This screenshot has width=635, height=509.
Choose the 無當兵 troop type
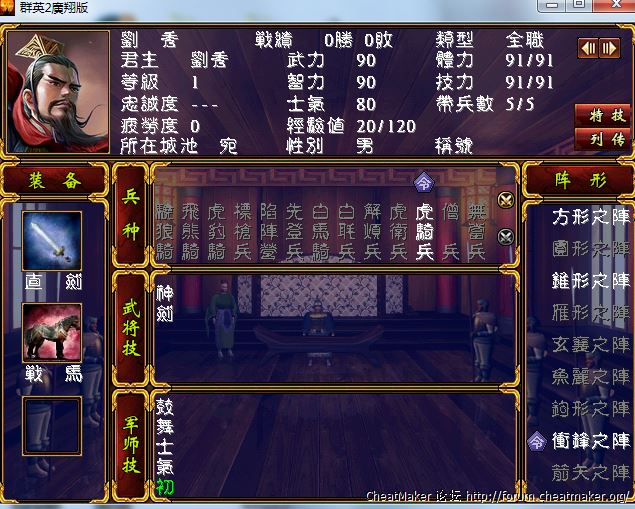click(x=476, y=231)
